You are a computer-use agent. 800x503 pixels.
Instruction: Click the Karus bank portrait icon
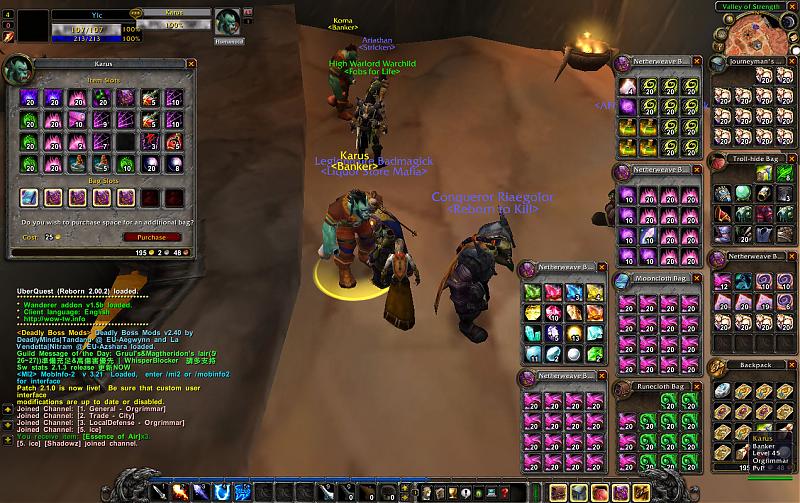tap(17, 68)
